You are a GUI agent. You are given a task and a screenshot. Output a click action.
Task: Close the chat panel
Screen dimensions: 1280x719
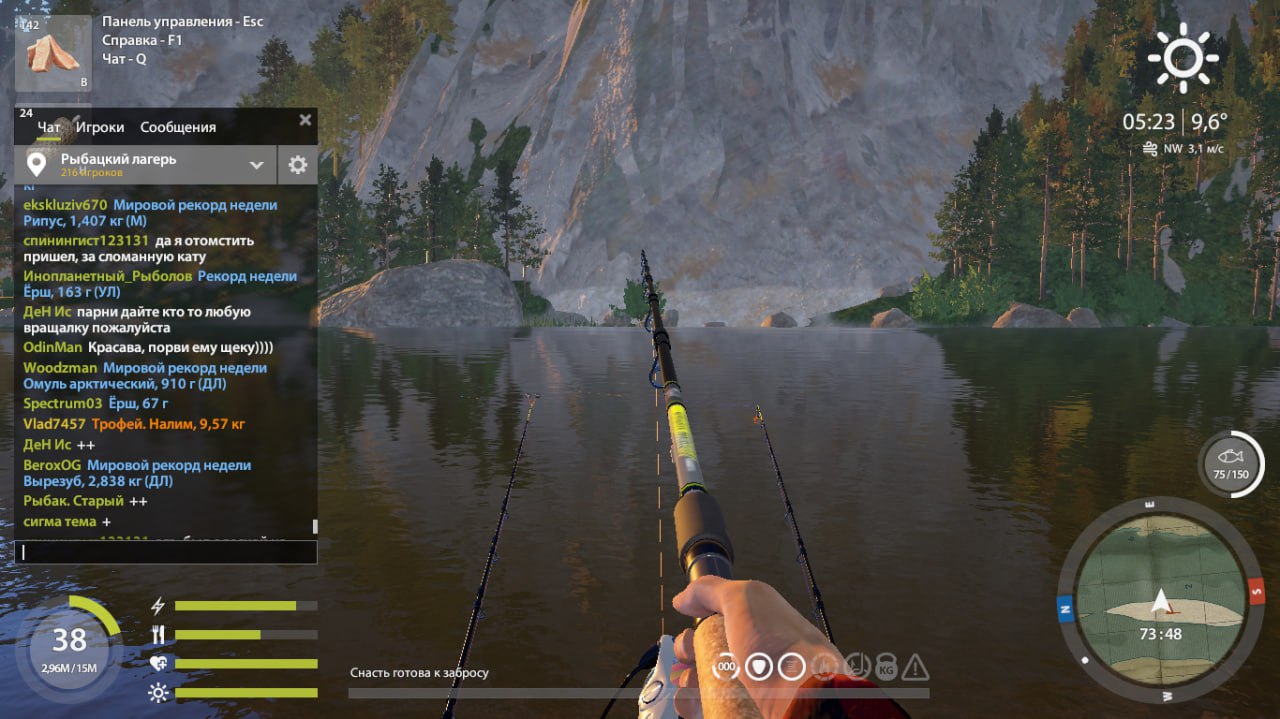tap(305, 120)
